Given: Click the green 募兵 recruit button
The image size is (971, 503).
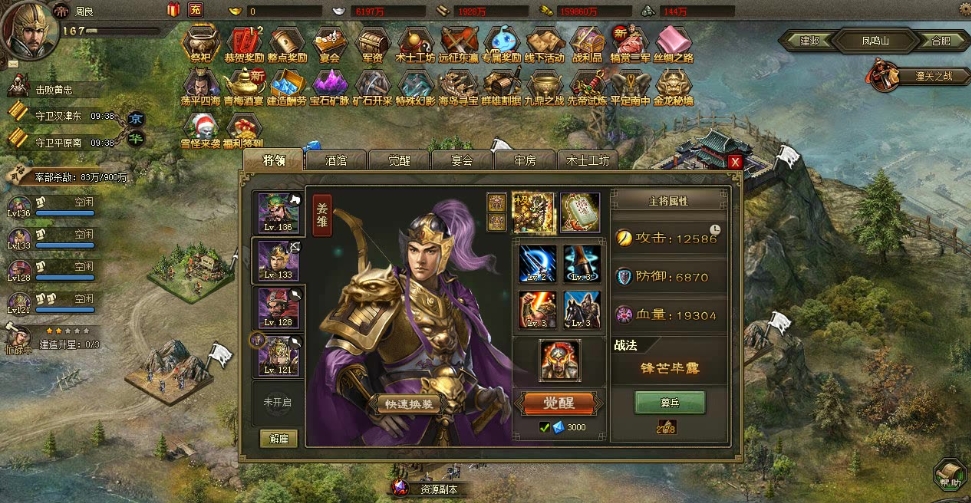Looking at the screenshot, I should point(669,401).
